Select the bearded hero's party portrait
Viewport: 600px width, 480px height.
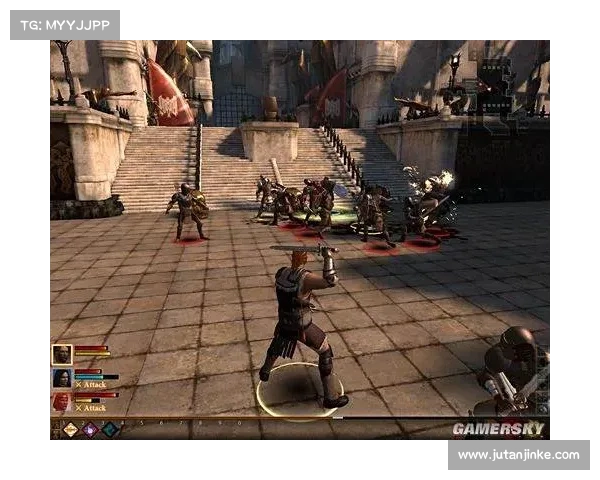point(62,354)
